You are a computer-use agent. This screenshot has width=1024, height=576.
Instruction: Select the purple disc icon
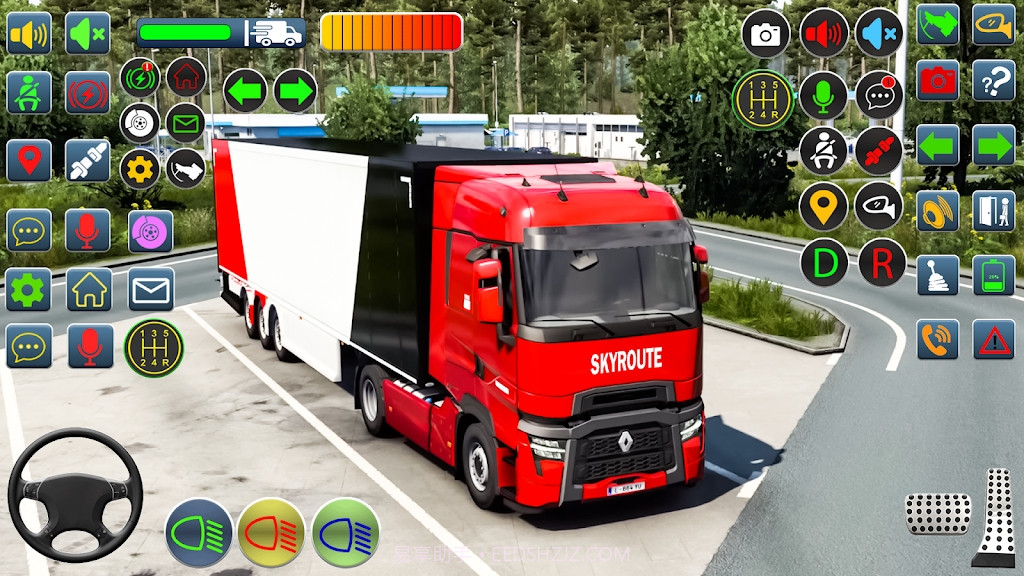(x=151, y=231)
